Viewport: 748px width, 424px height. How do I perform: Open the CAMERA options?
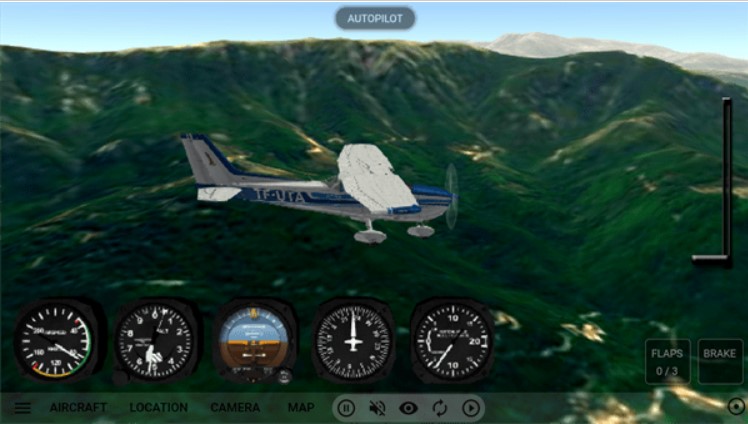coord(235,407)
